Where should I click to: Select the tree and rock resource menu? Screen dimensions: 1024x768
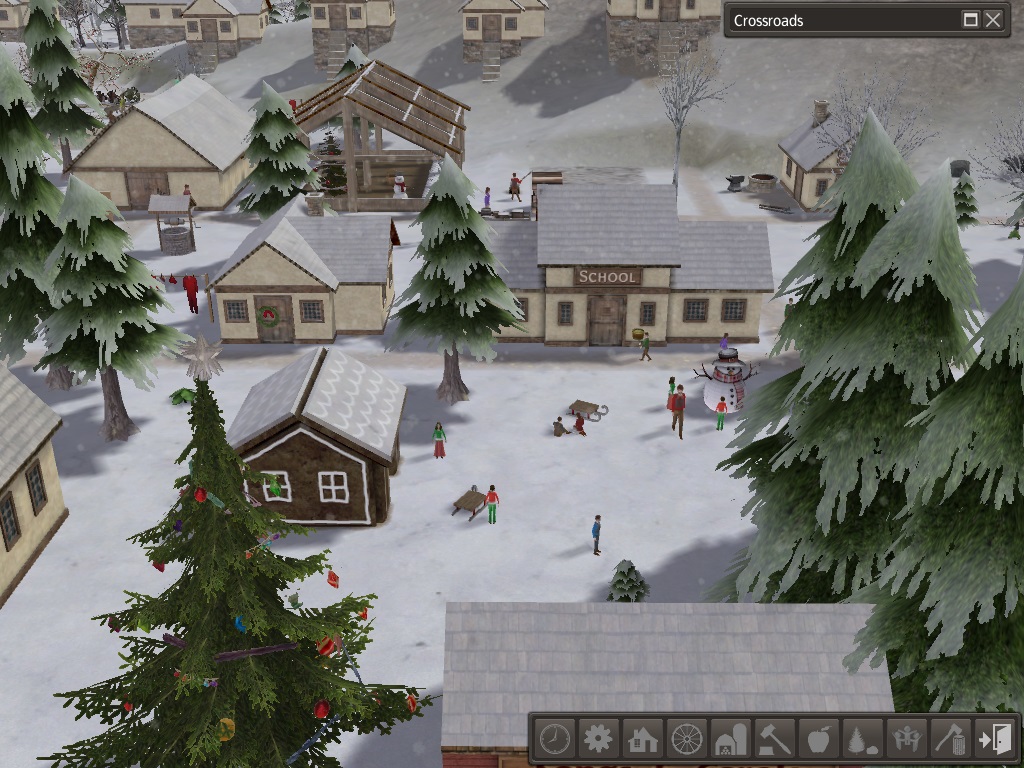pos(863,739)
